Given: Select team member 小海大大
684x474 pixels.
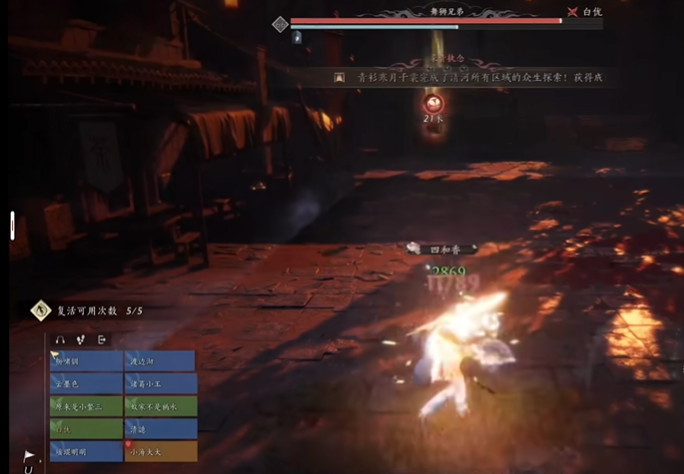Looking at the screenshot, I should tap(160, 452).
